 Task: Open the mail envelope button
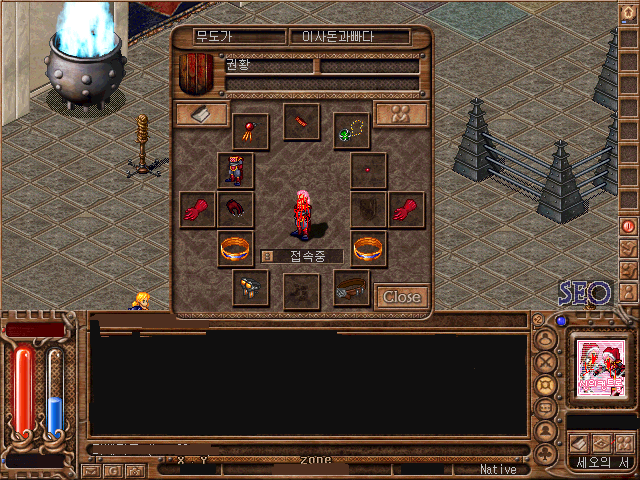pyautogui.click(x=92, y=469)
